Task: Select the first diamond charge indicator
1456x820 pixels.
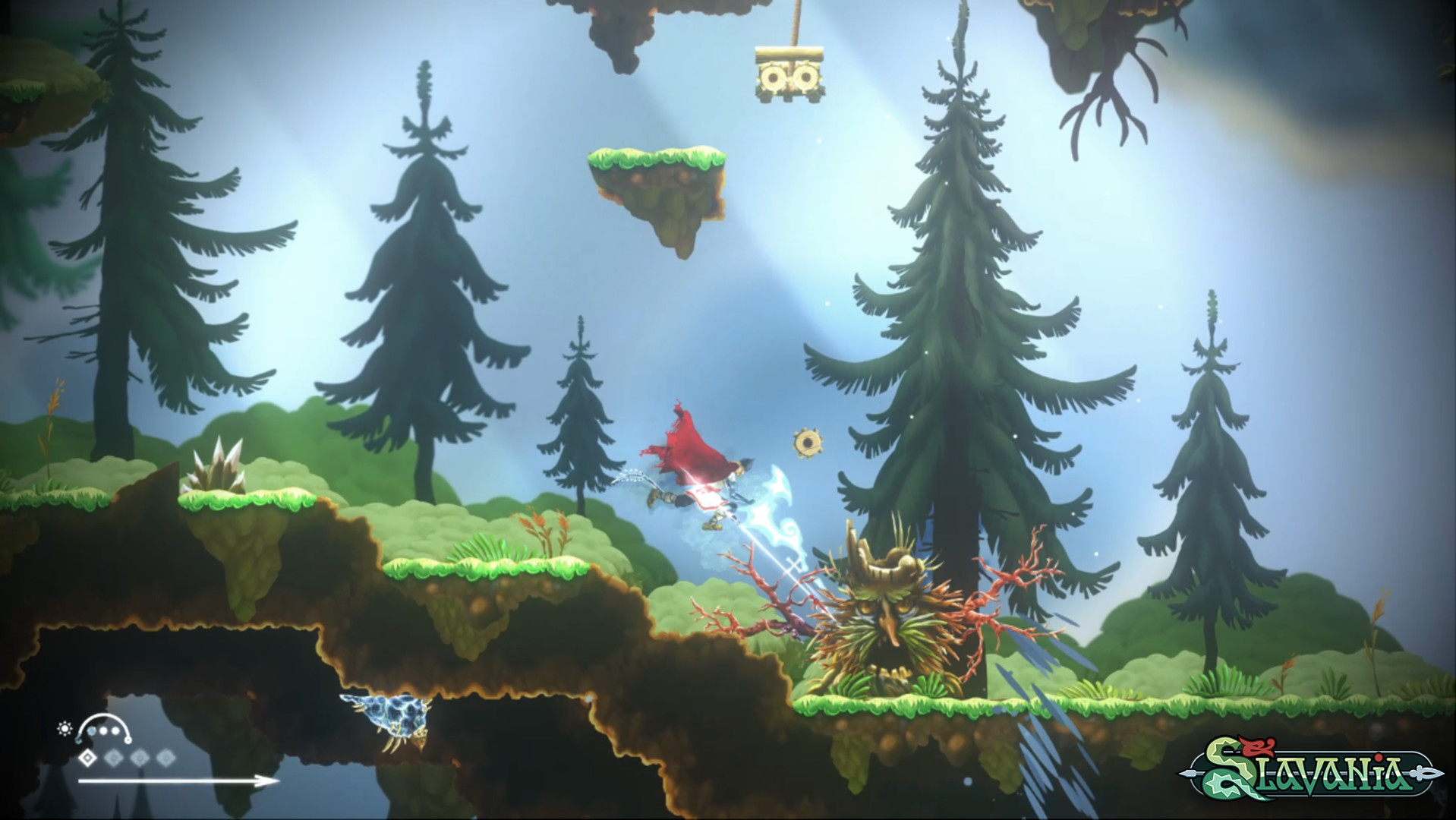Action: tap(87, 757)
